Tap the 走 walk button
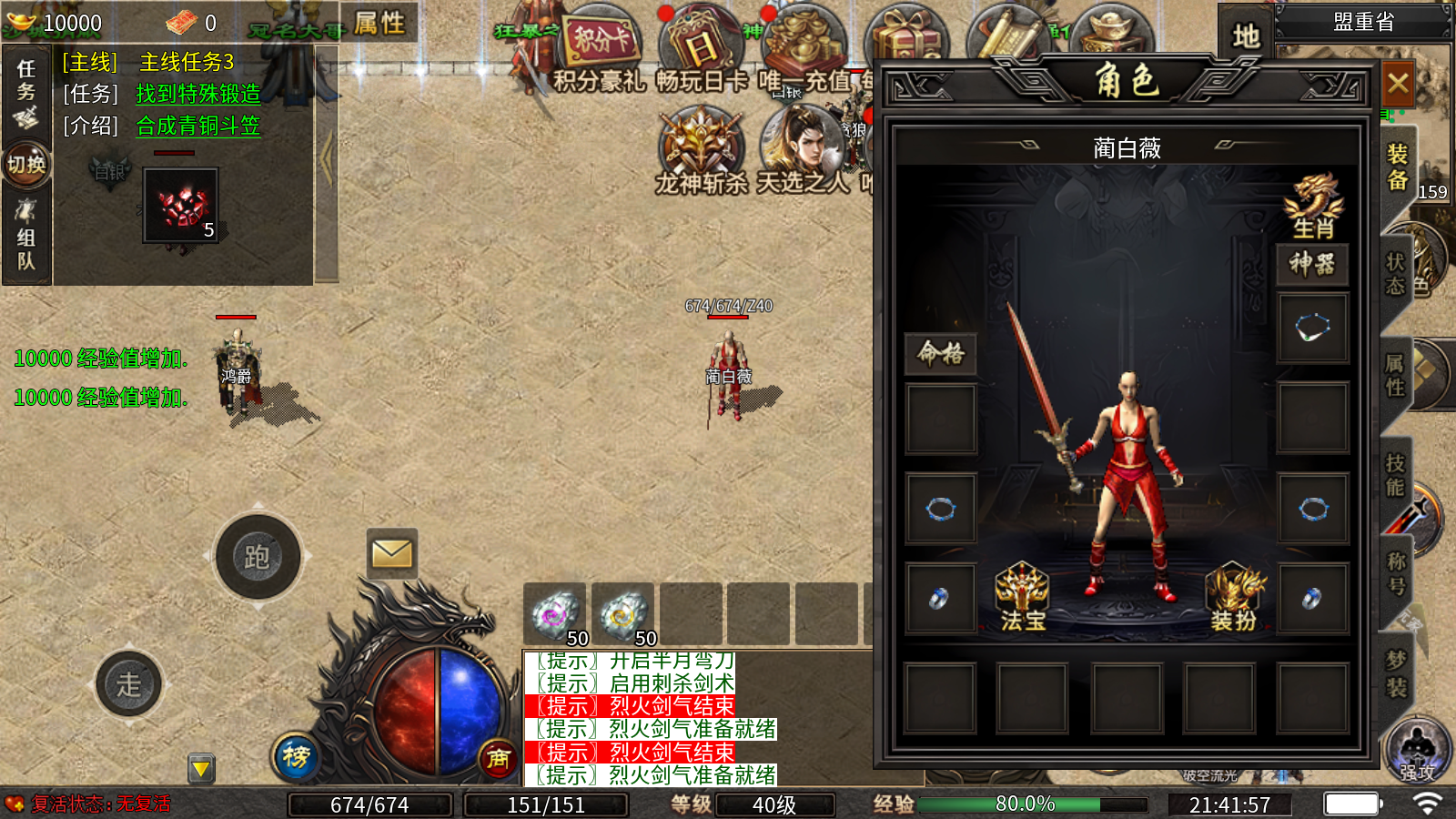The height and width of the screenshot is (819, 1456). (128, 683)
